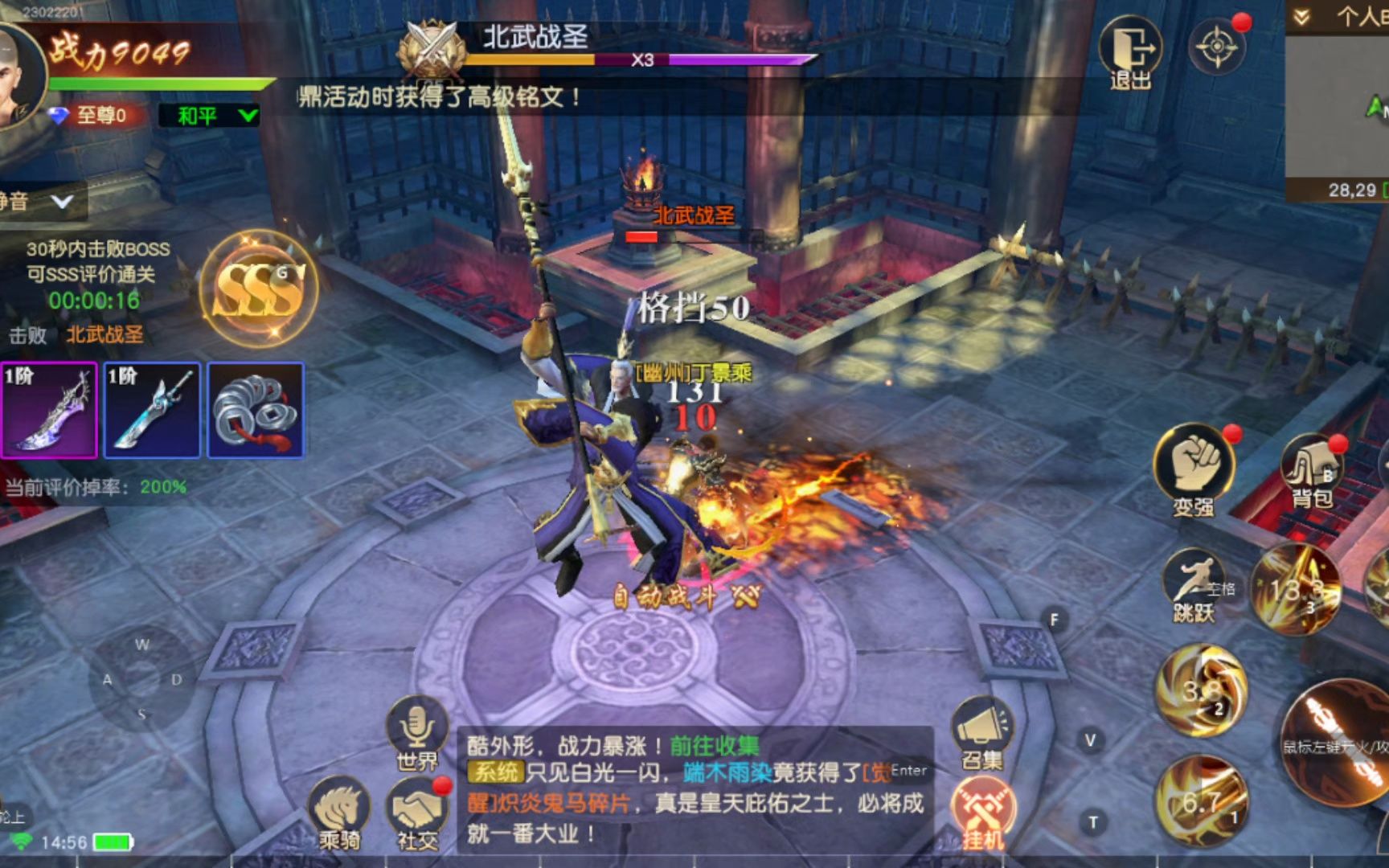Click the SSS rating badge

259,289
